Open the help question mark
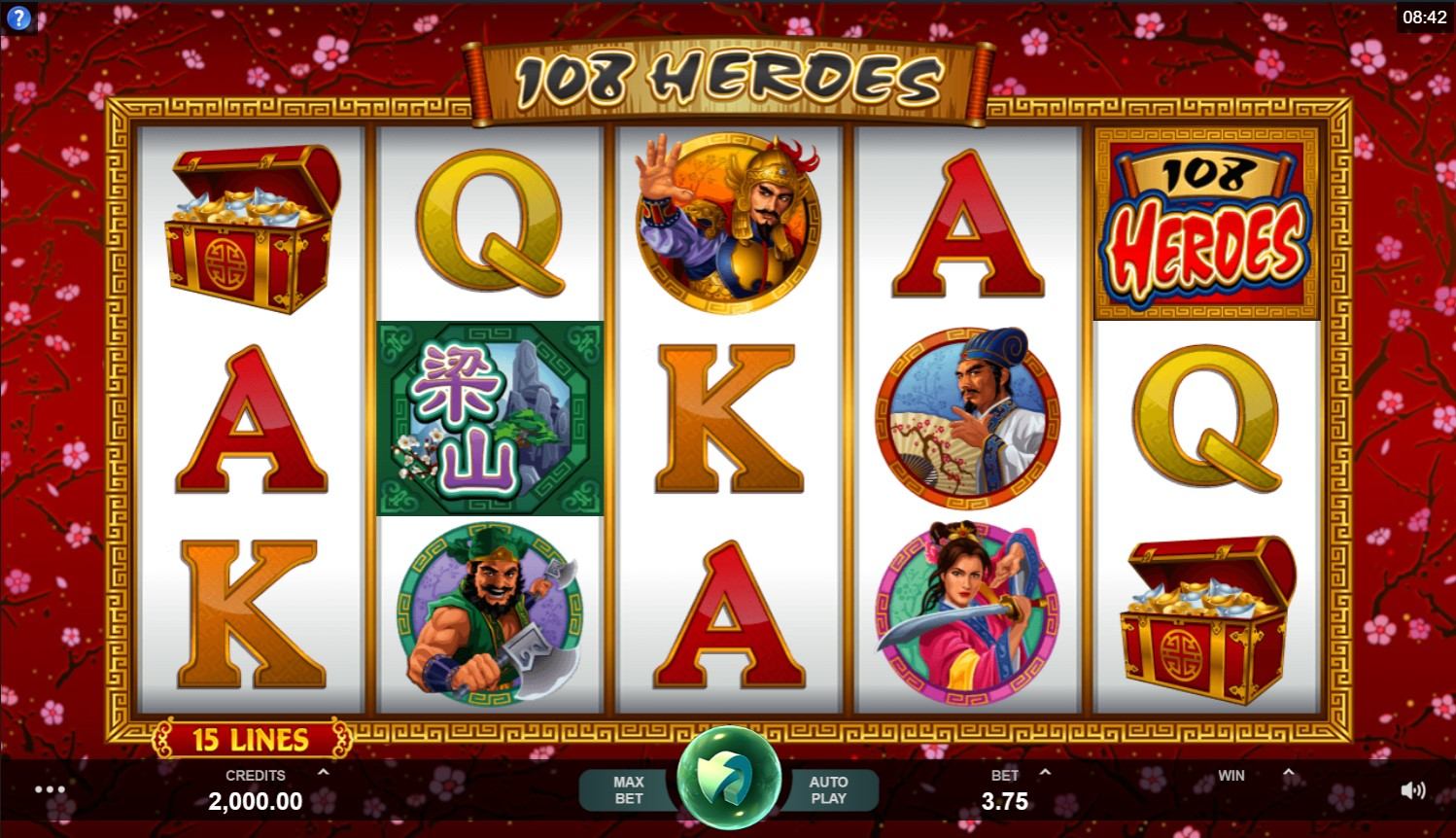 click(18, 17)
